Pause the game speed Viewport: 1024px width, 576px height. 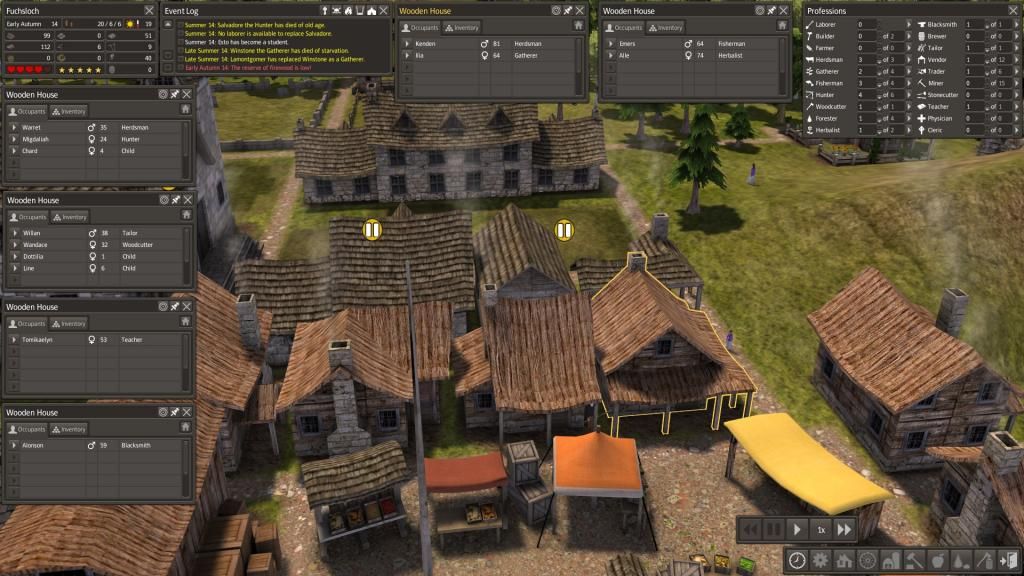(x=772, y=529)
